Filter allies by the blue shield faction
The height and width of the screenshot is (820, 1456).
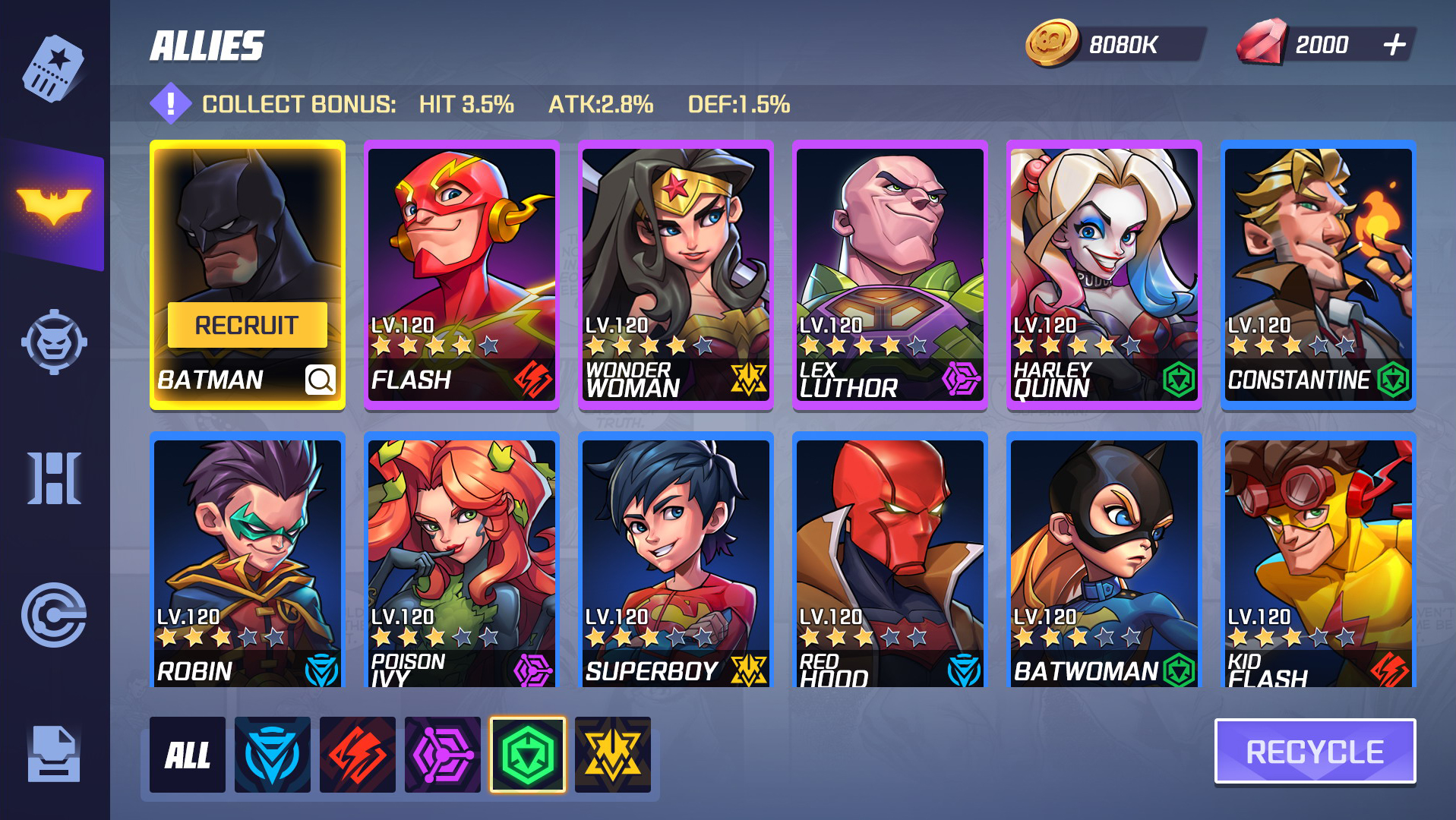(x=273, y=755)
